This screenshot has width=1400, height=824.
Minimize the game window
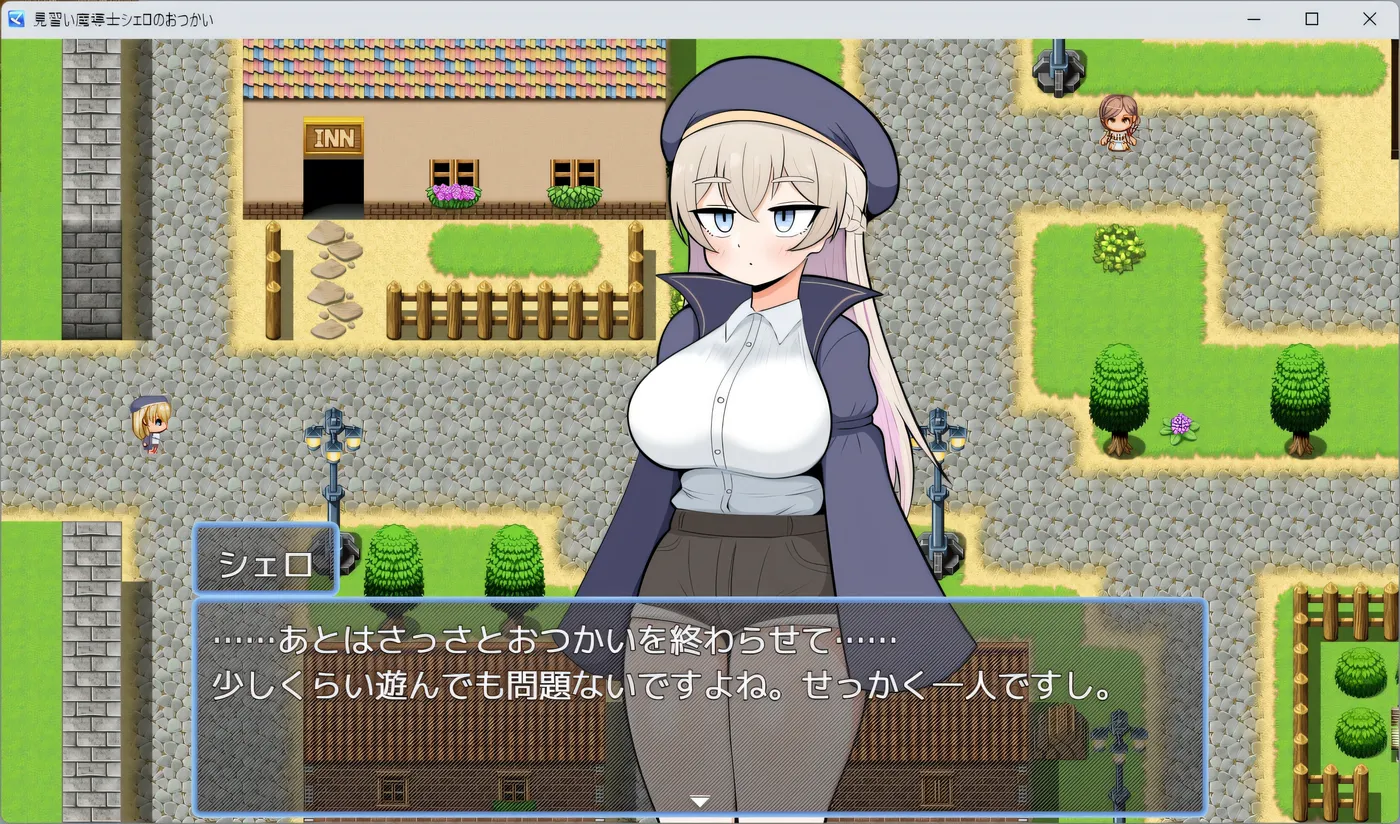click(1253, 18)
